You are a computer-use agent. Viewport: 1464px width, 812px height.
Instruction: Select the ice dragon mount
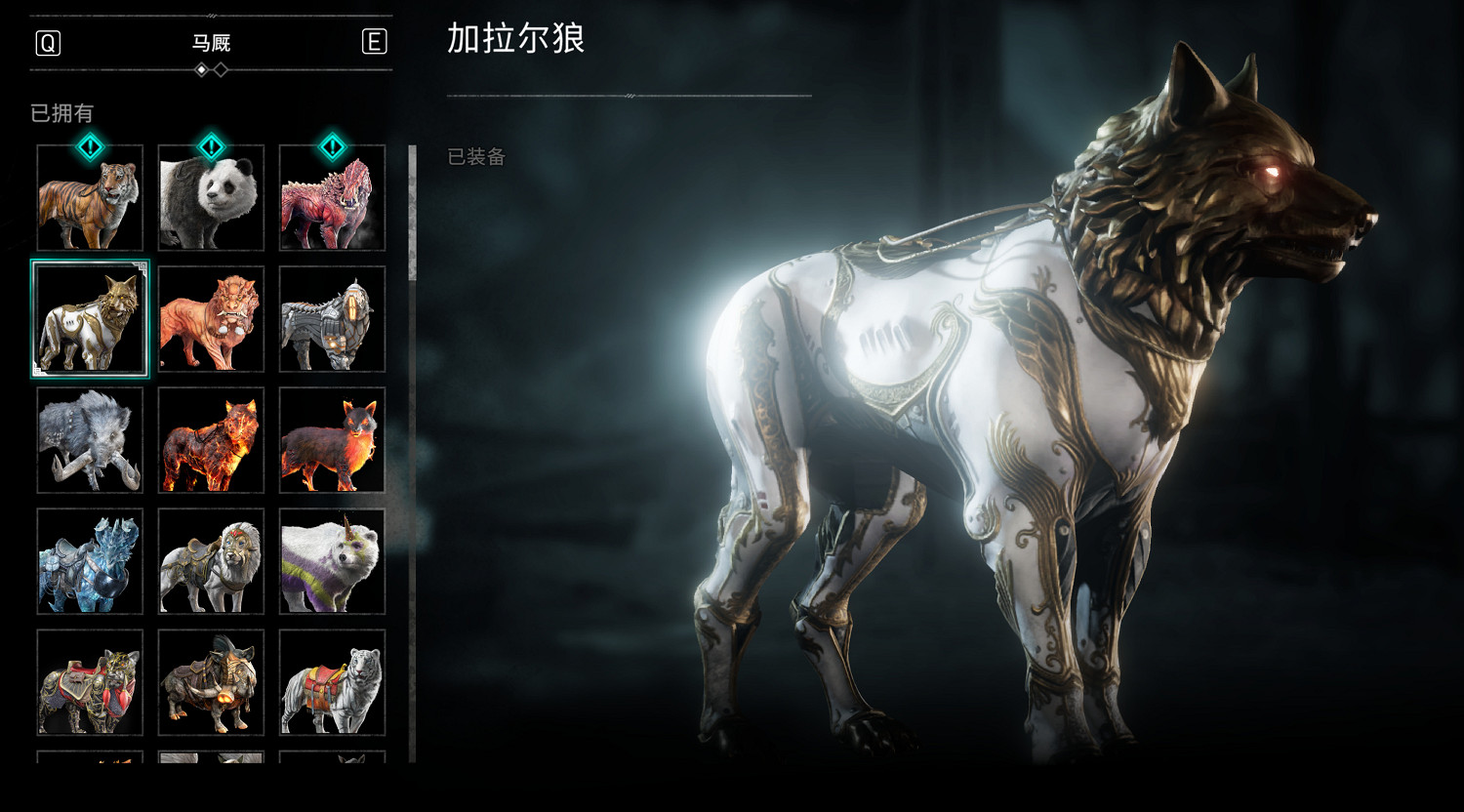(90, 562)
